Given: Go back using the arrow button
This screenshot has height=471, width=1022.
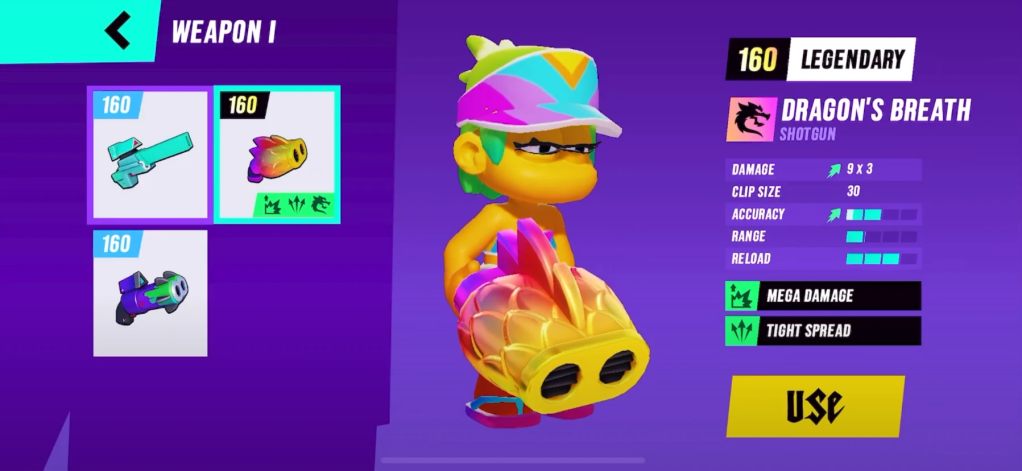Looking at the screenshot, I should [118, 31].
